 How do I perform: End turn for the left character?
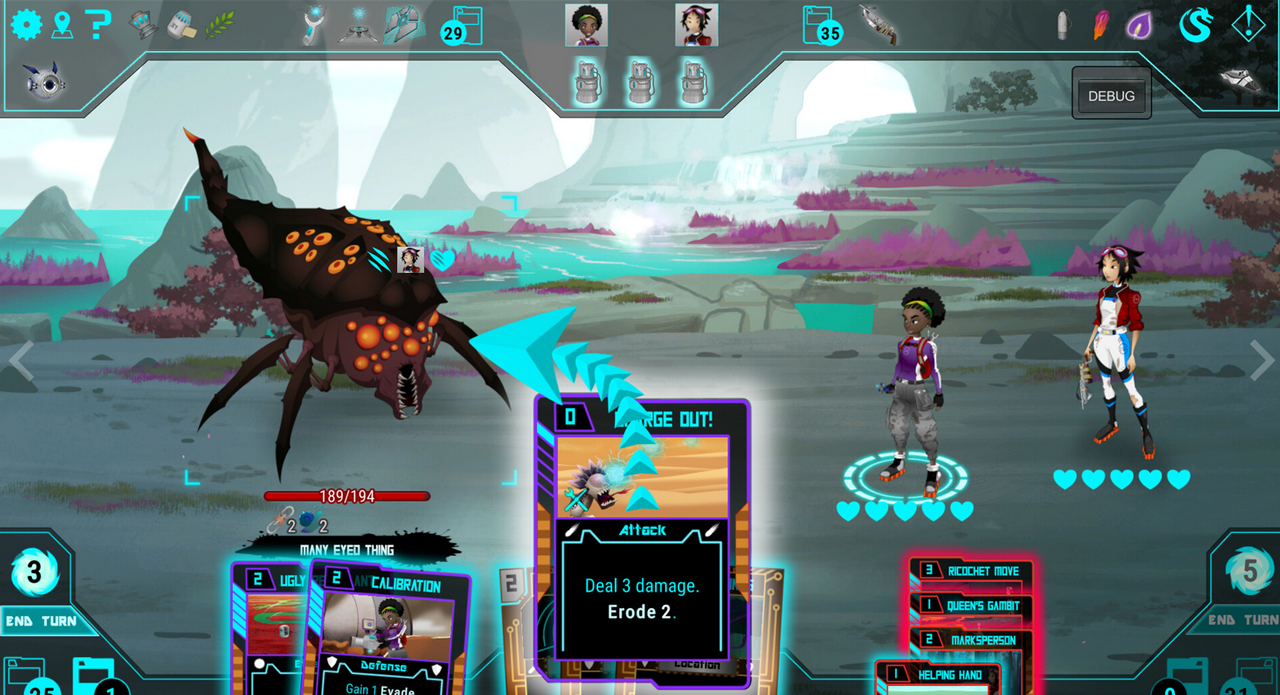[x=40, y=621]
